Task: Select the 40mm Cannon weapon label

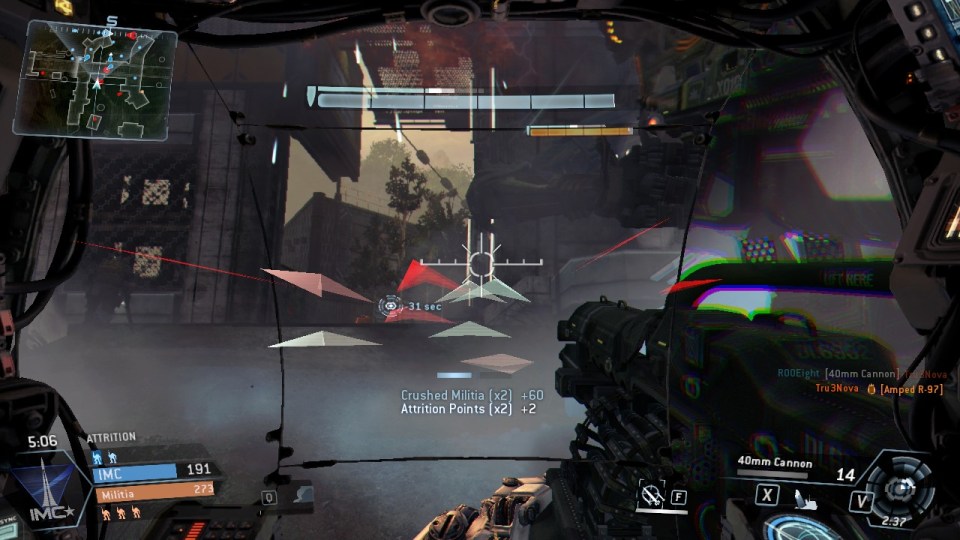Action: [x=773, y=462]
